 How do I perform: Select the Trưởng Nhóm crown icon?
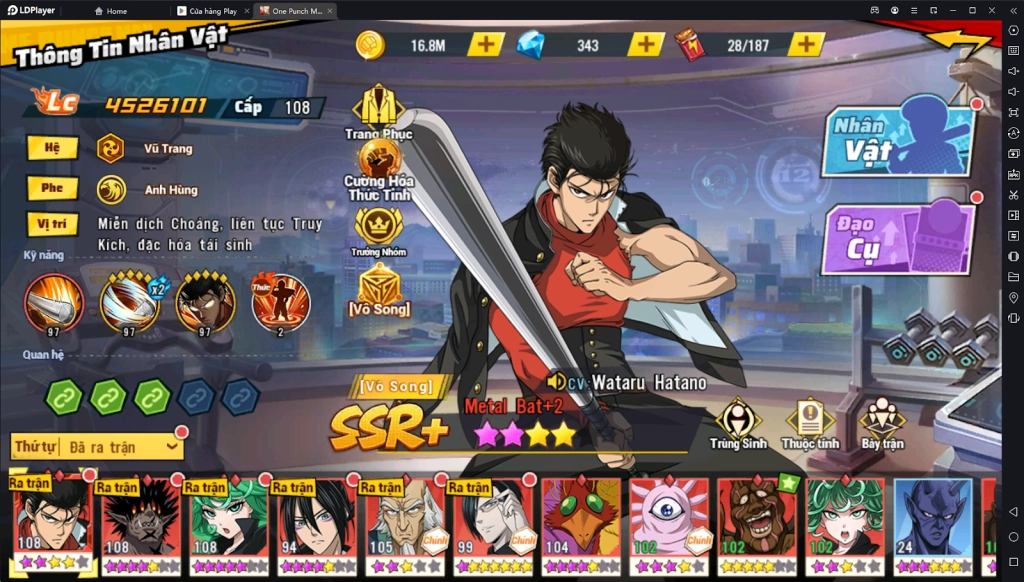[379, 228]
